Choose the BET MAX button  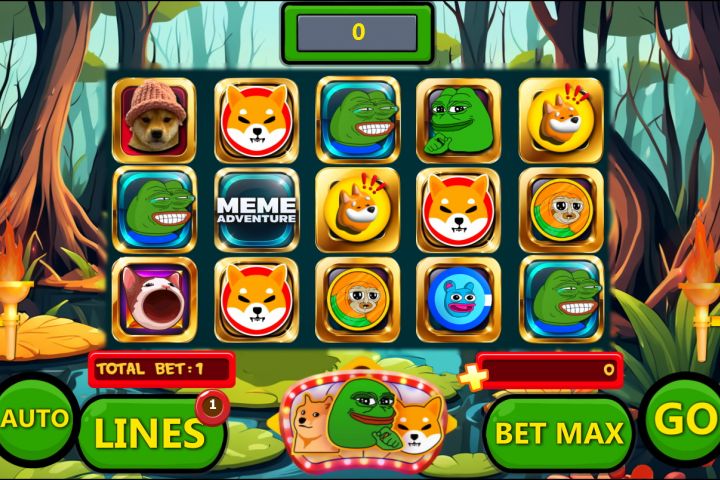[560, 433]
